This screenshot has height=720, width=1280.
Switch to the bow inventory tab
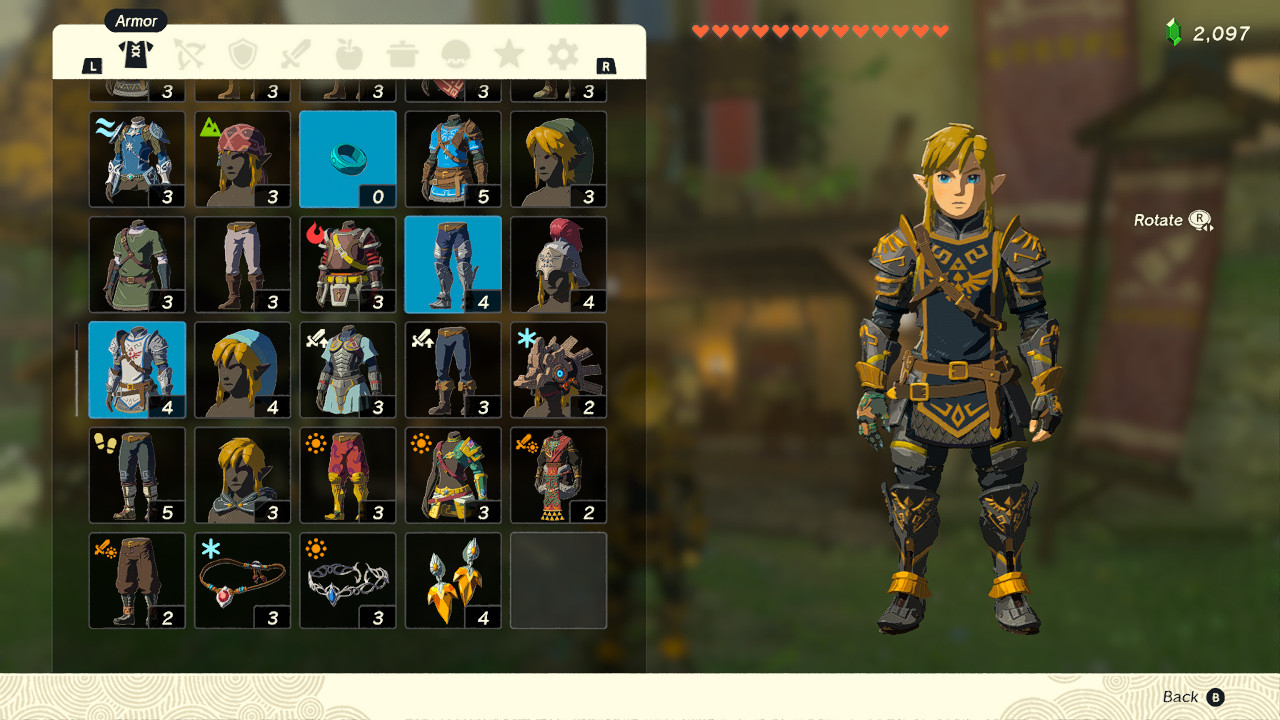[x=190, y=55]
